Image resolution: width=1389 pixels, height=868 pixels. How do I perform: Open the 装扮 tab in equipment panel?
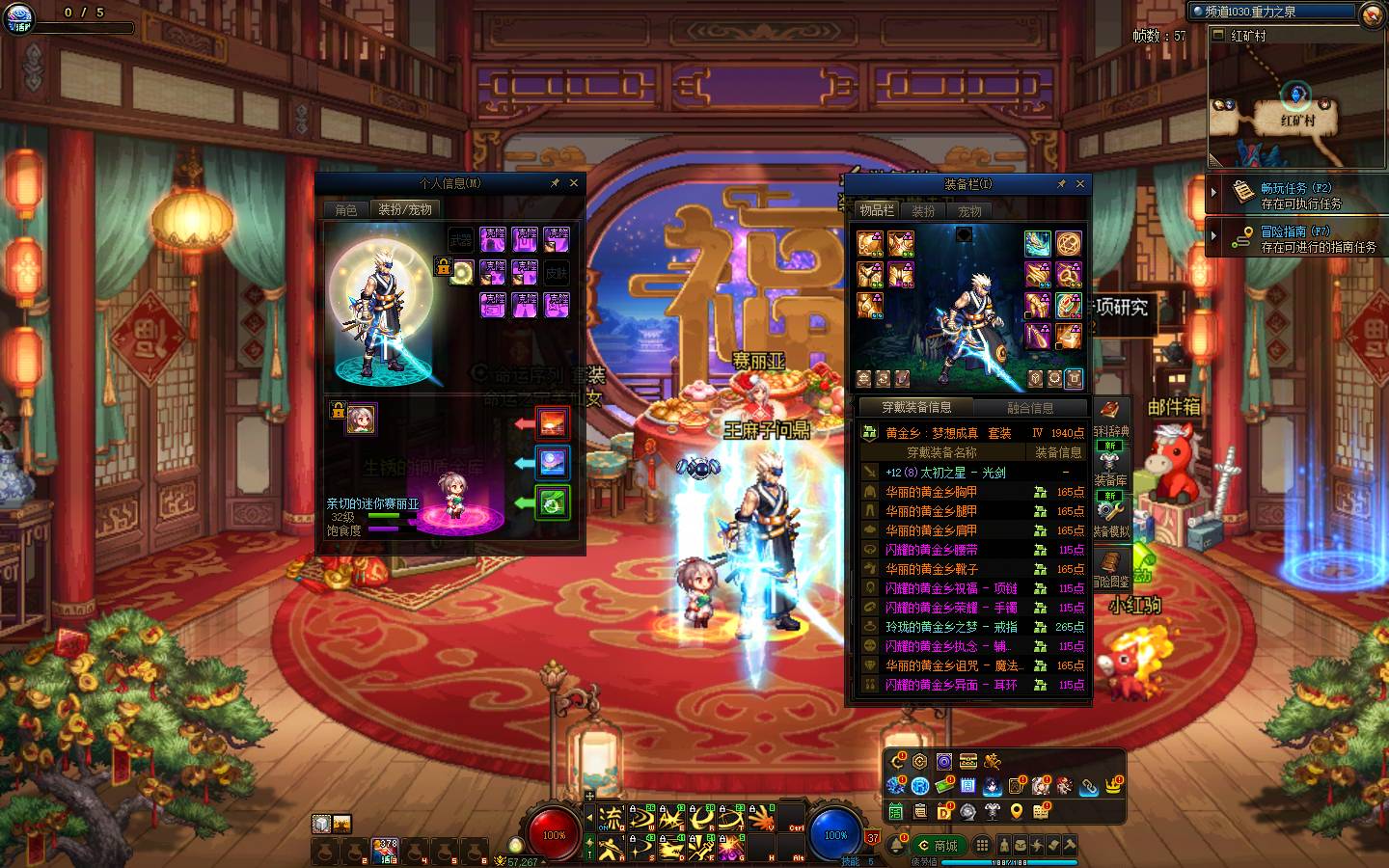923,210
